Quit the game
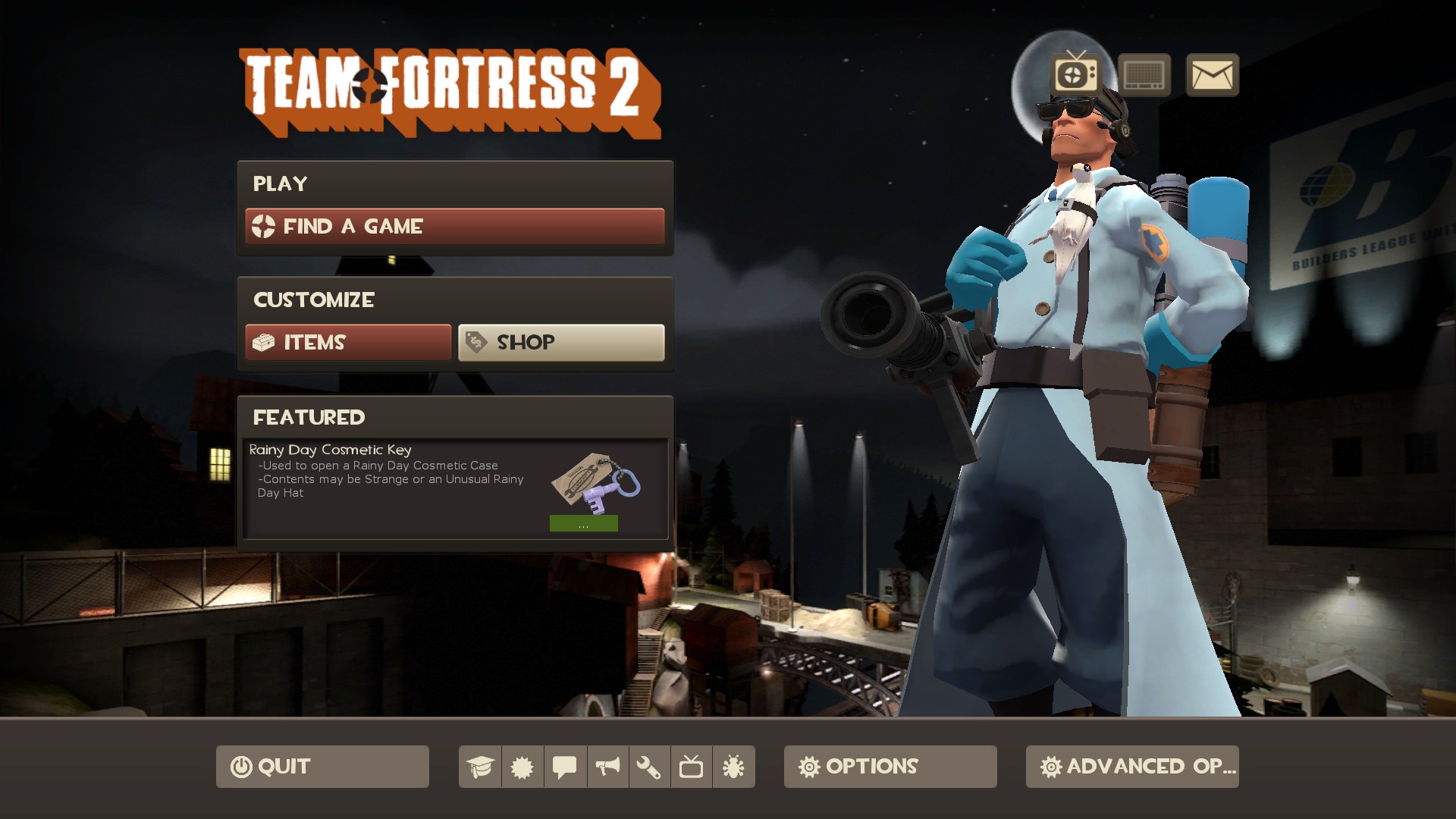This screenshot has width=1456, height=819. point(322,766)
